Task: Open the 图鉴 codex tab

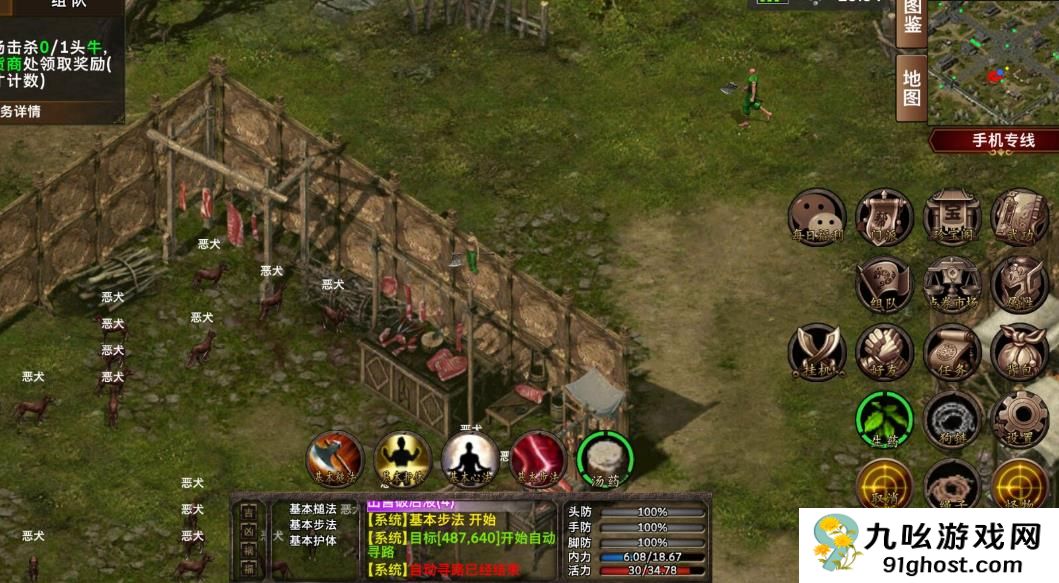Action: tap(911, 19)
